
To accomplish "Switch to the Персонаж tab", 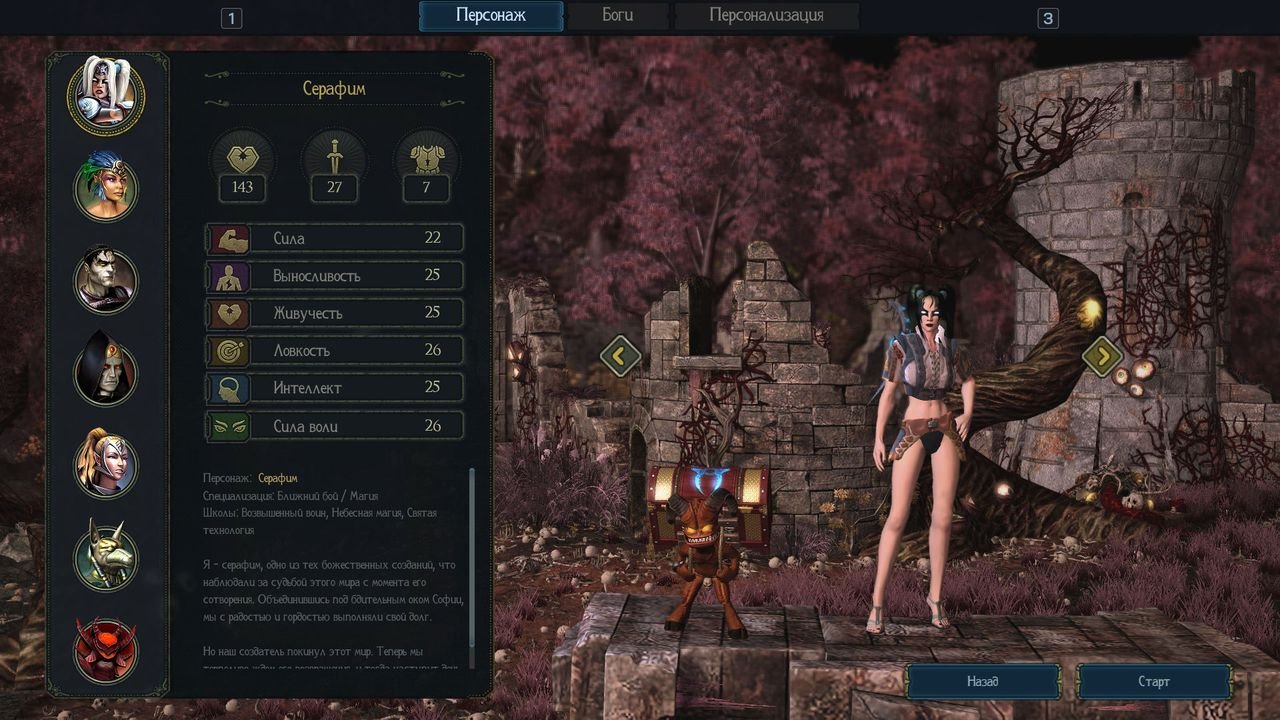I will (x=490, y=16).
